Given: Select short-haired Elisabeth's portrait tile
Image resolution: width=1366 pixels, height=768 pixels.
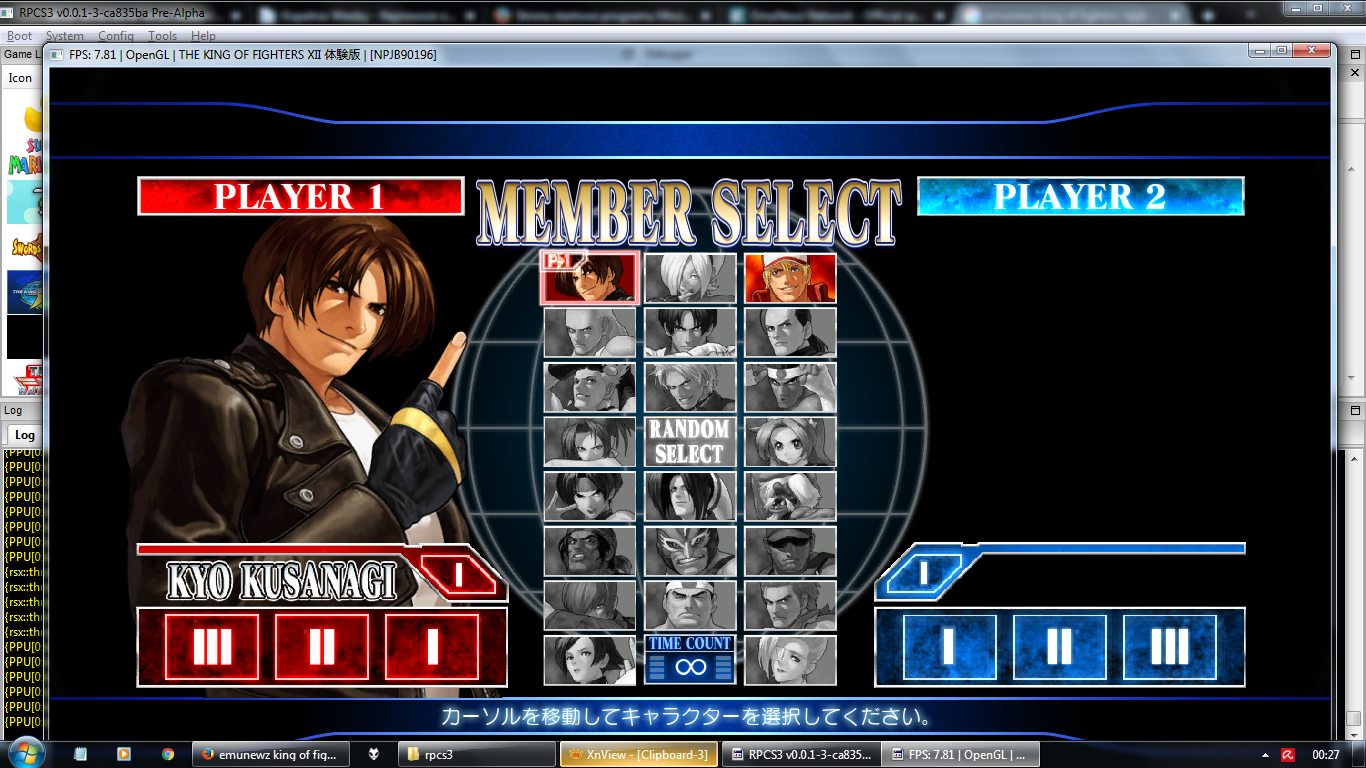Looking at the screenshot, I should click(x=589, y=660).
